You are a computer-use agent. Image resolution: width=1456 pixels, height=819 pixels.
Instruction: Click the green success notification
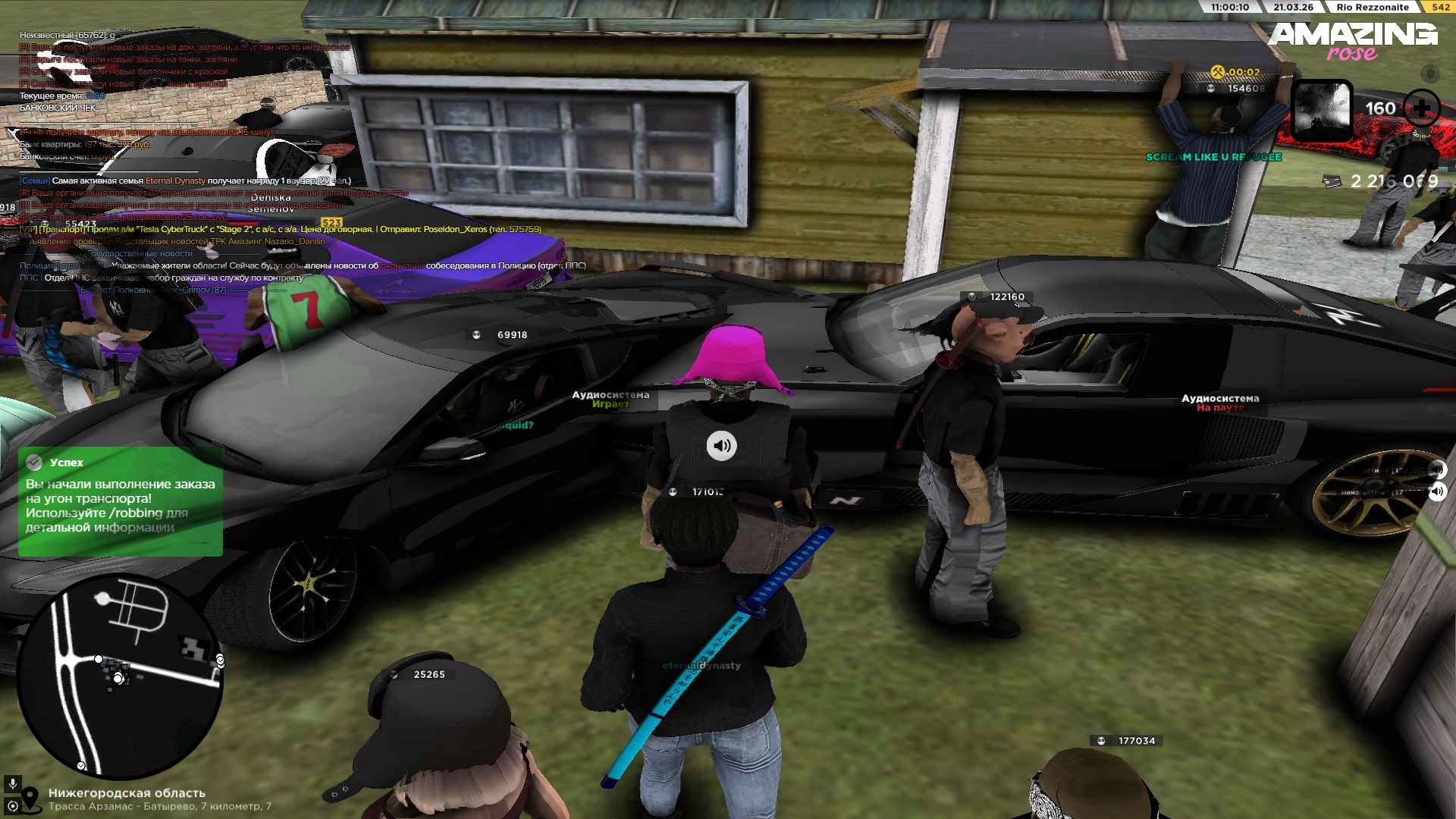click(x=121, y=501)
